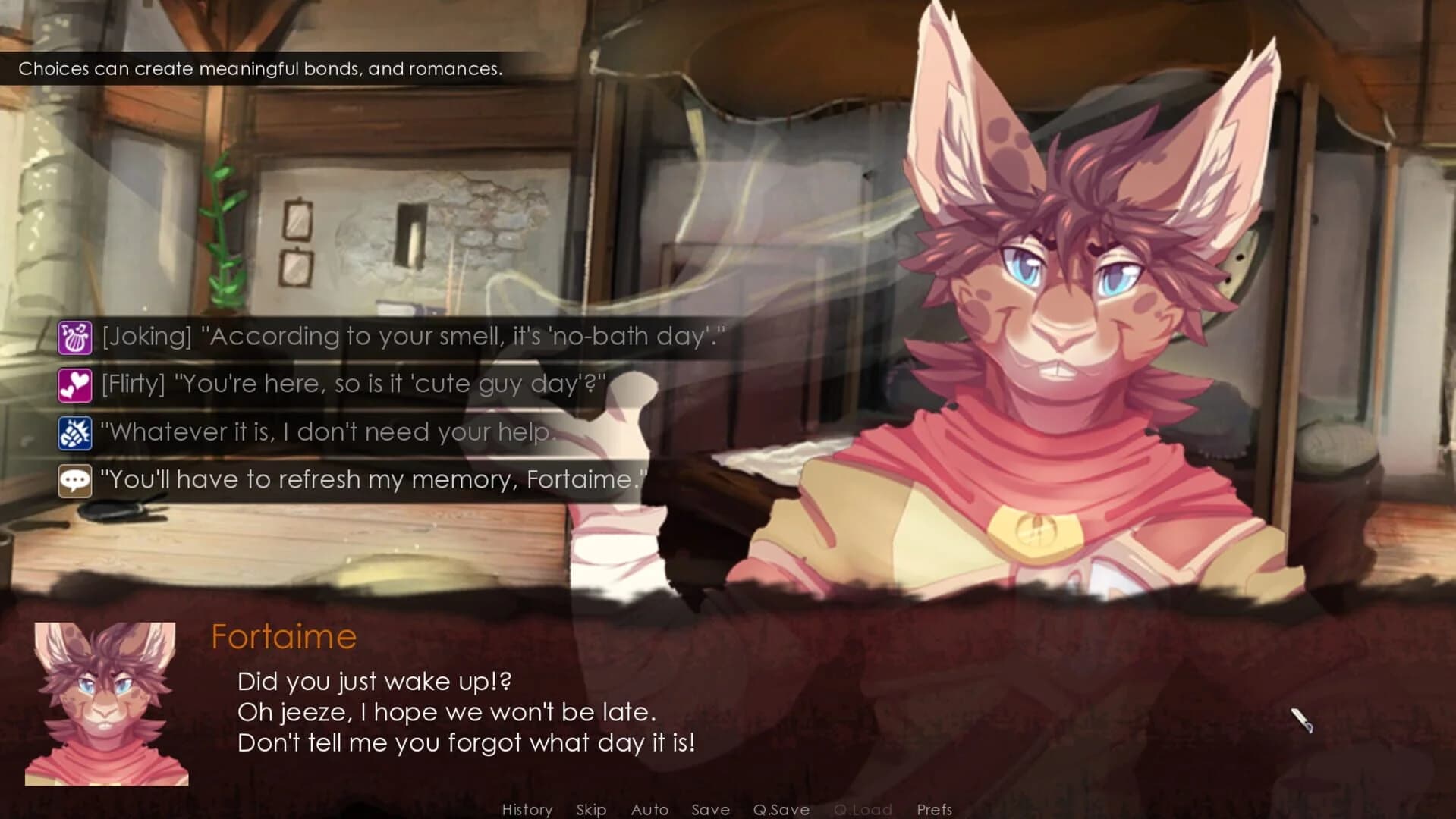
Task: Open the Save screen
Action: [710, 809]
